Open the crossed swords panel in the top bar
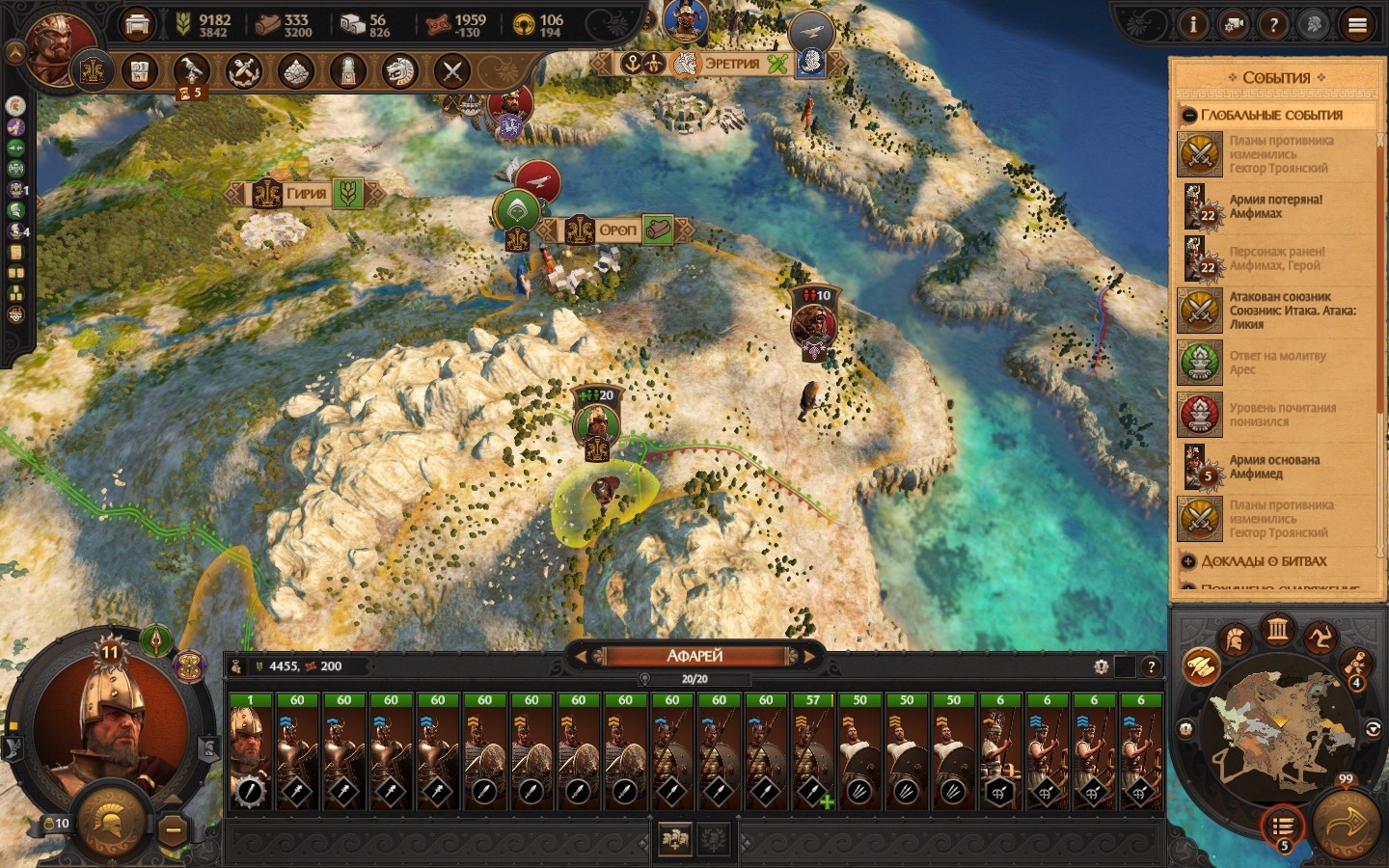1389x868 pixels. (451, 70)
